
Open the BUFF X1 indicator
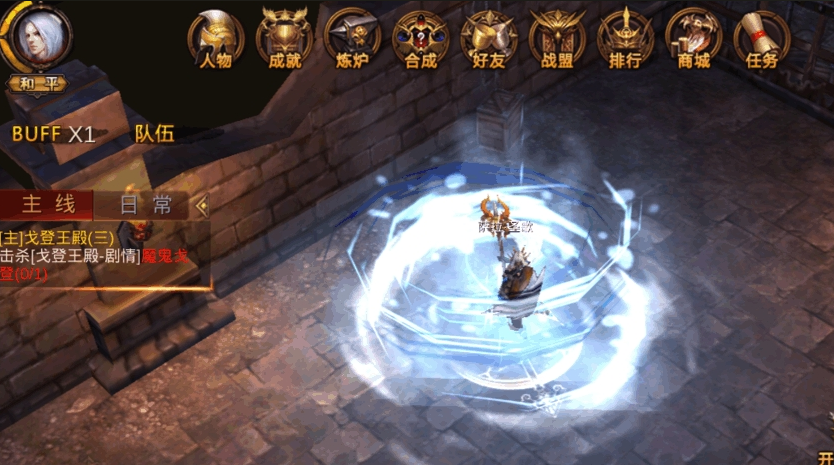click(54, 134)
